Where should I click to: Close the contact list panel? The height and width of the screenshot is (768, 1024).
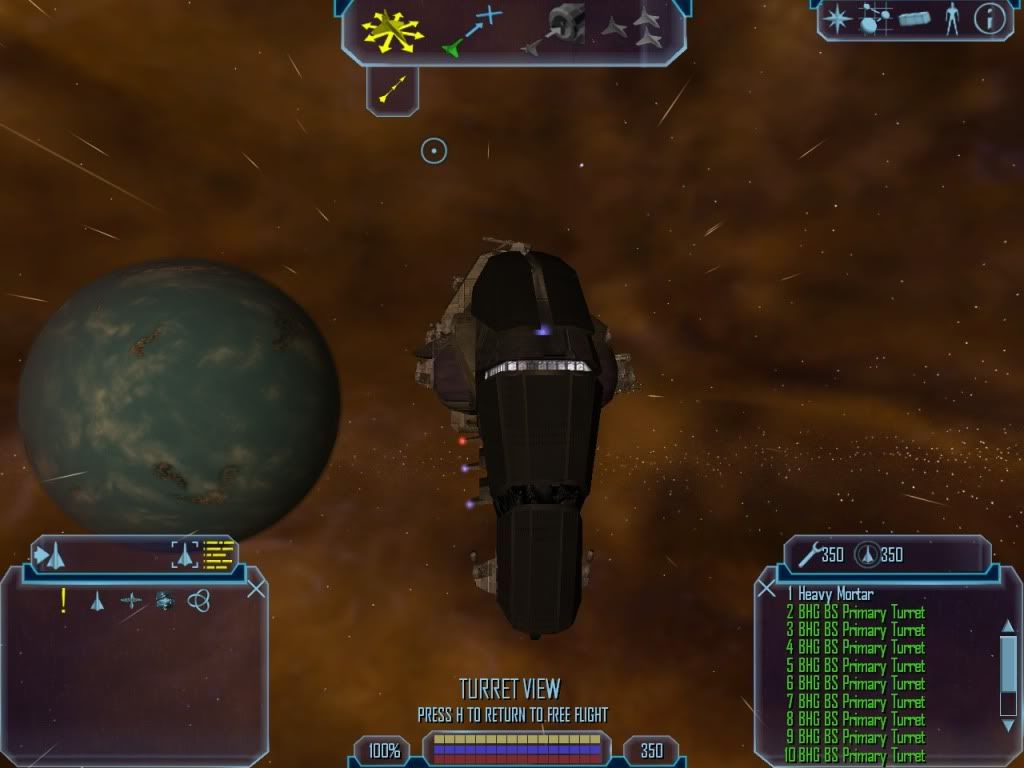[x=256, y=589]
